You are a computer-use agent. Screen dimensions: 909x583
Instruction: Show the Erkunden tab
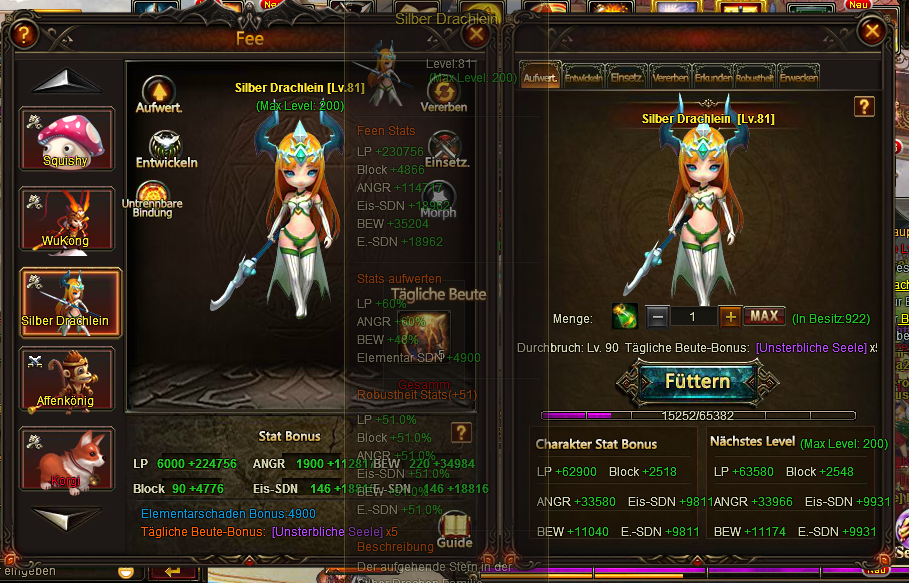(x=712, y=77)
